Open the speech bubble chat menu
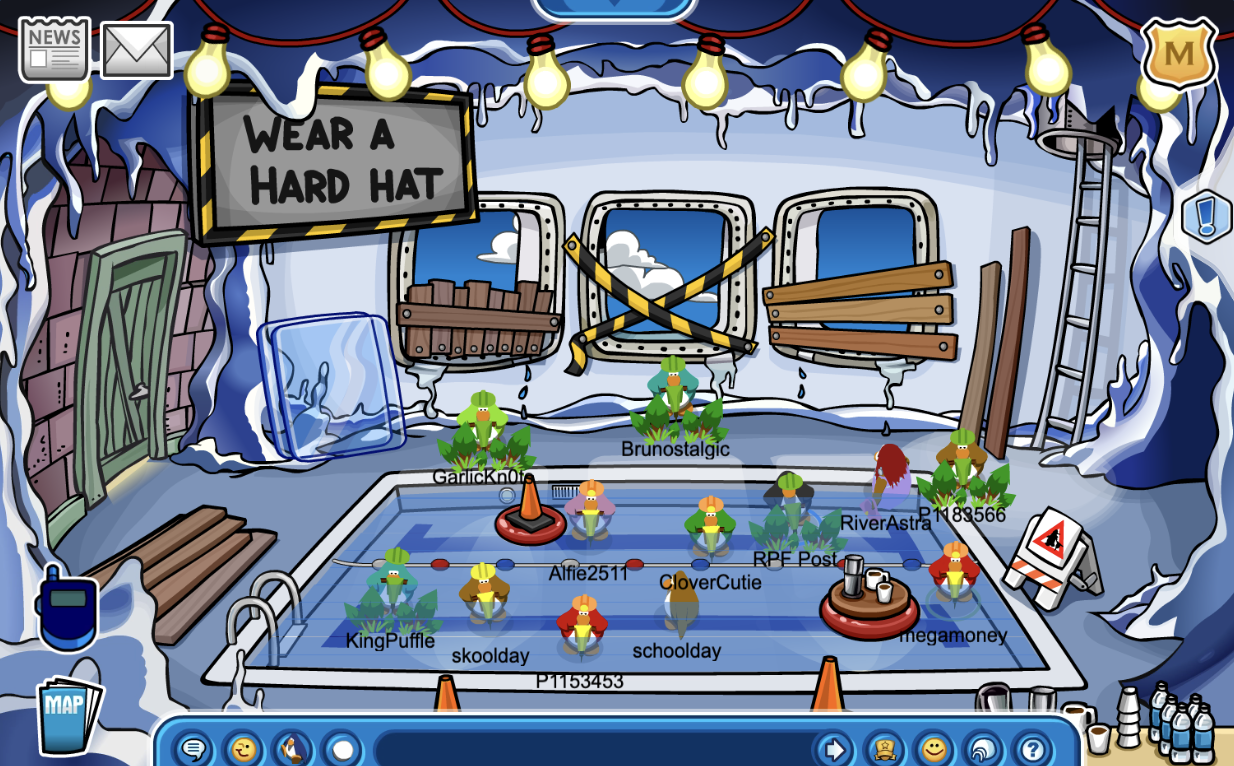This screenshot has height=766, width=1234. (194, 748)
